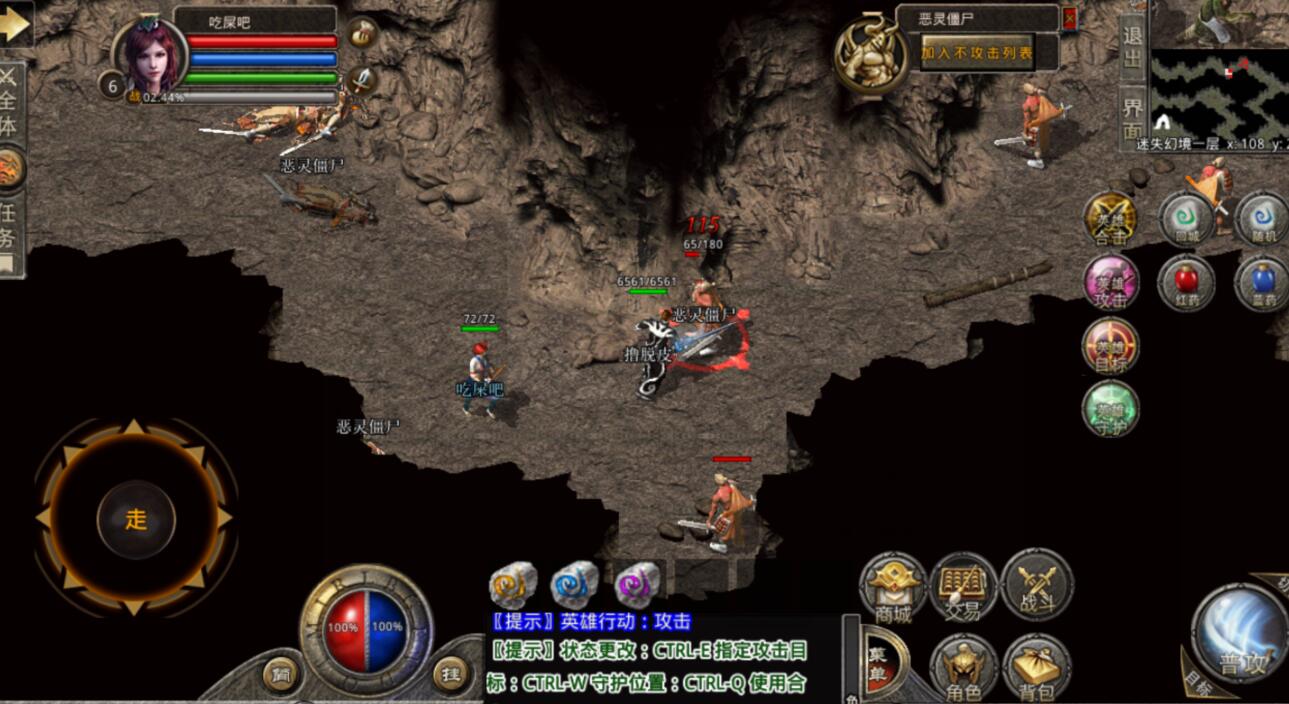Tap the 退出 exit button
The width and height of the screenshot is (1289, 704).
tap(1132, 47)
